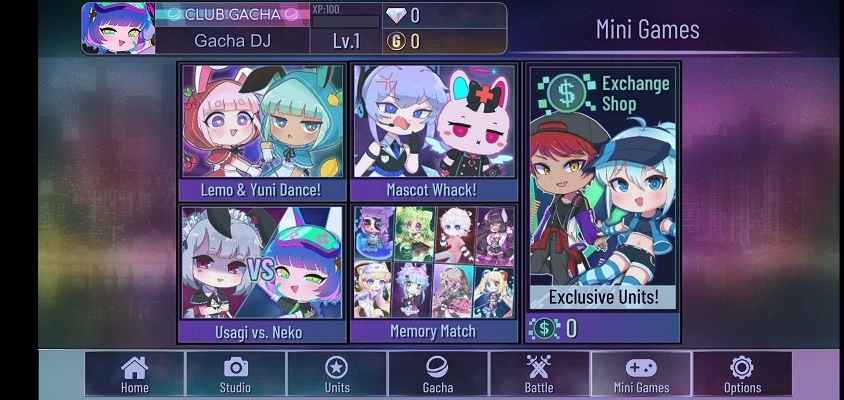This screenshot has width=844, height=400.
Task: Play the Memory Match mini game
Action: (435, 272)
